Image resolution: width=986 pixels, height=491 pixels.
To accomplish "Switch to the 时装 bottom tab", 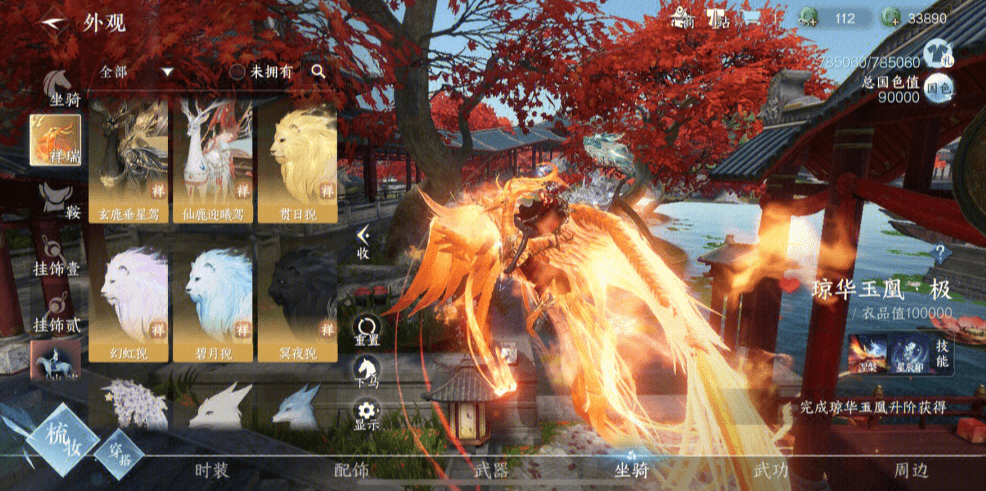I will click(213, 469).
